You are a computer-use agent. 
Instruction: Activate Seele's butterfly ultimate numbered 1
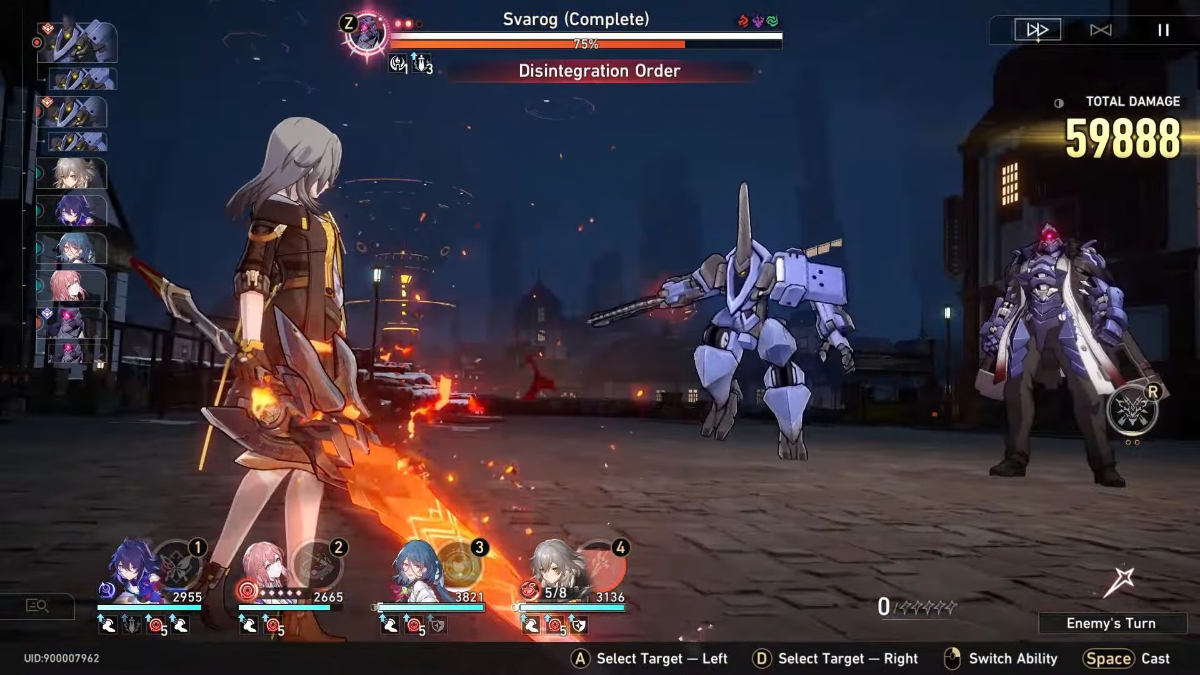click(180, 565)
